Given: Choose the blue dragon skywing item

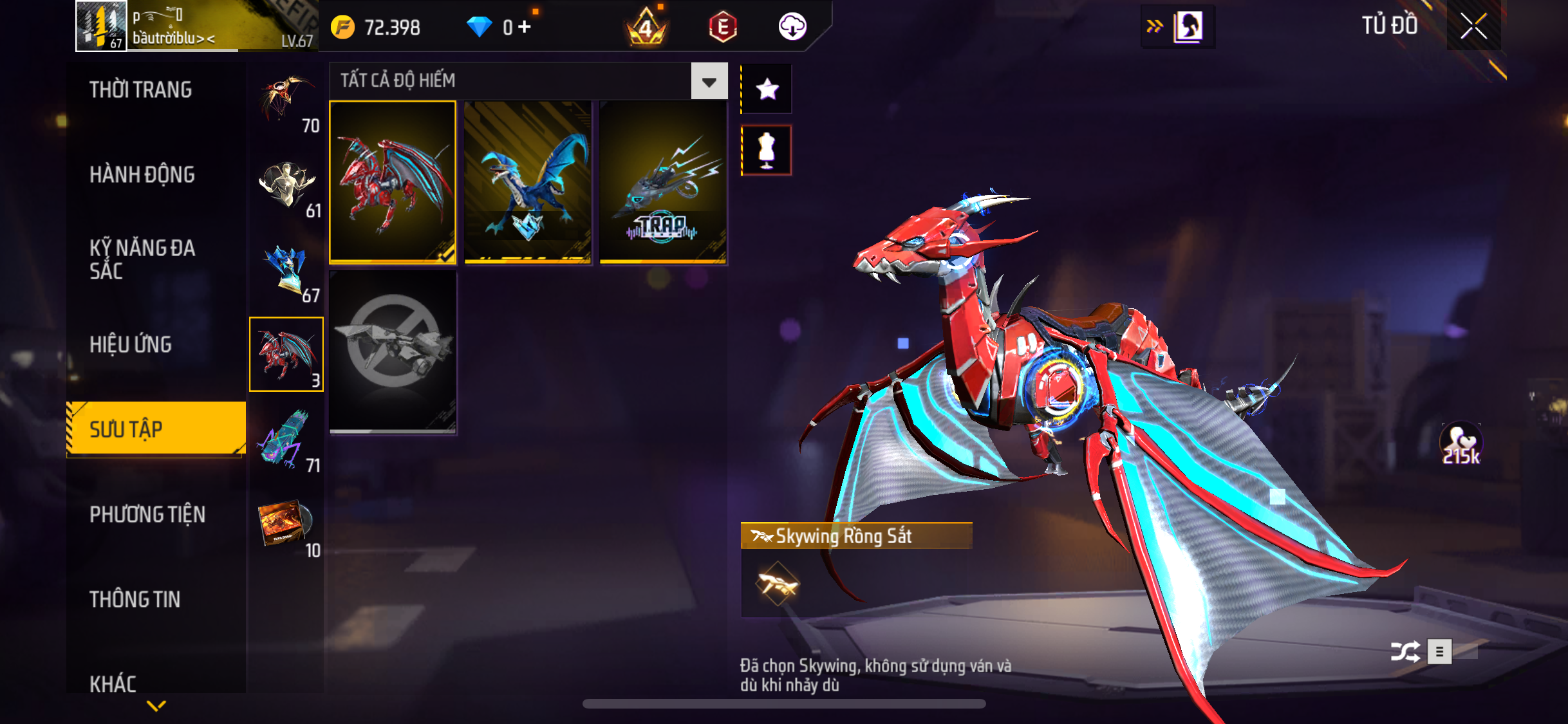Looking at the screenshot, I should (x=528, y=182).
